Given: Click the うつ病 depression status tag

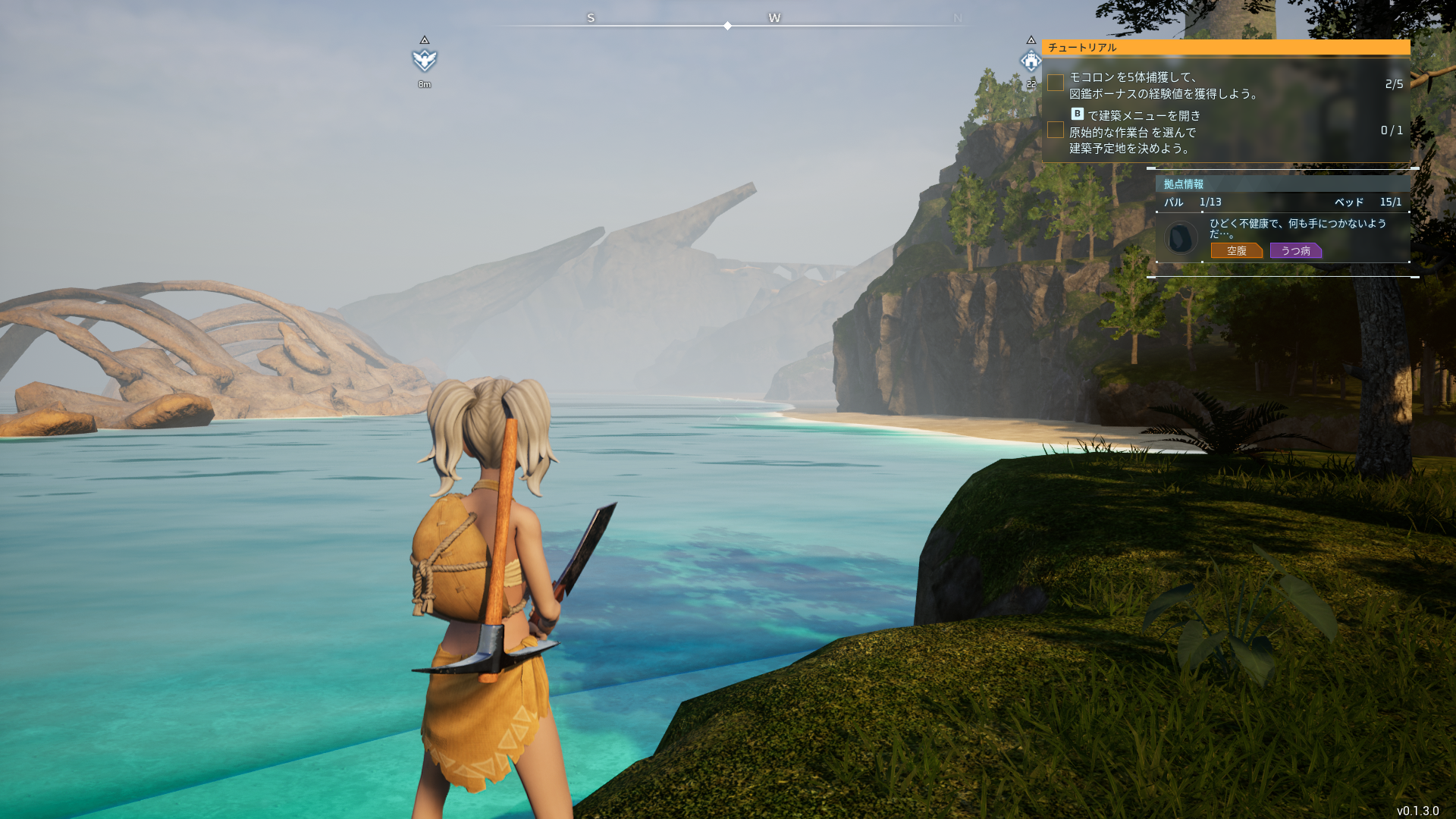Looking at the screenshot, I should 1295,251.
